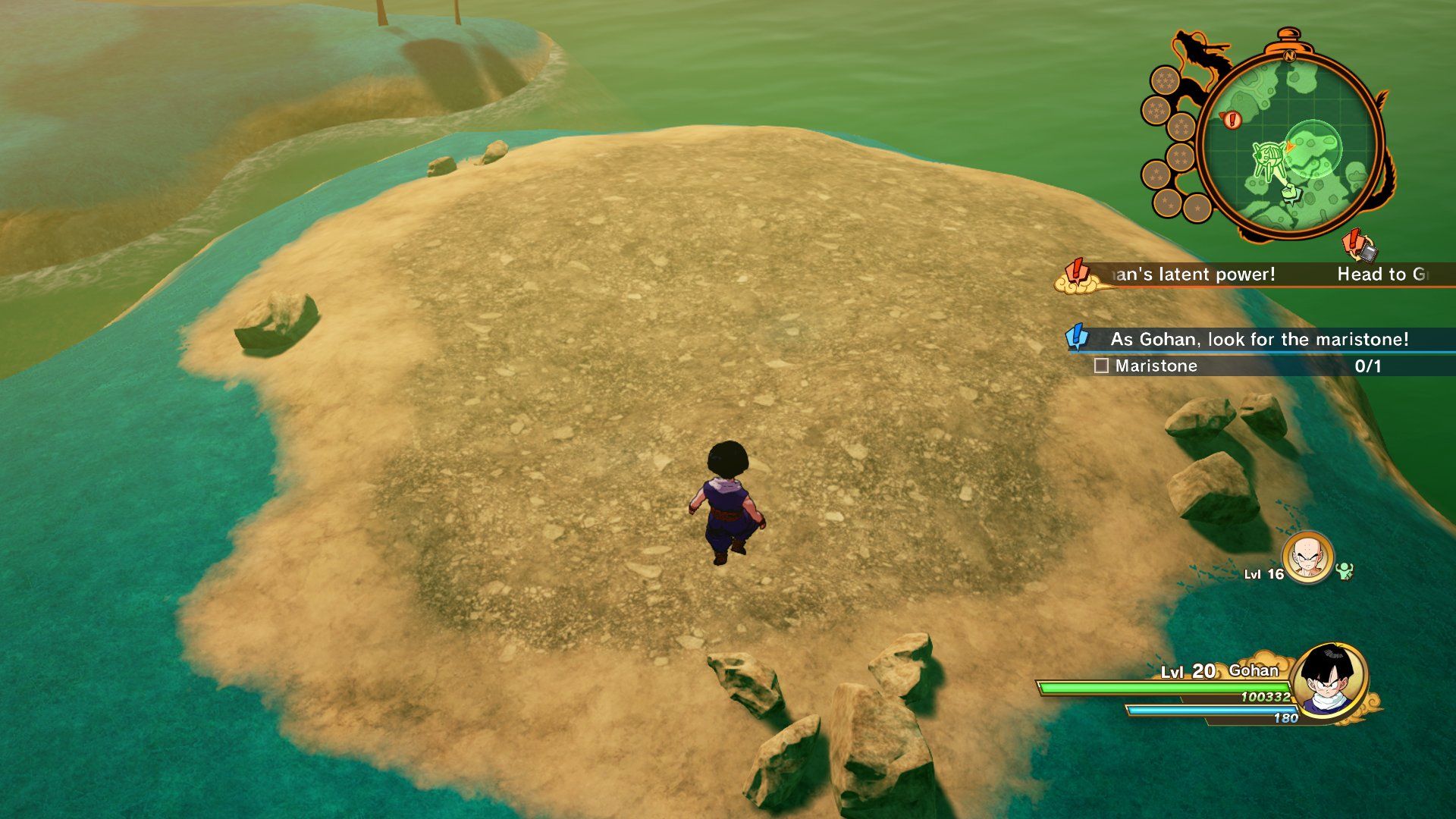The width and height of the screenshot is (1456, 819).
Task: Click the orange N compass marker on the radar
Action: pos(1288,55)
